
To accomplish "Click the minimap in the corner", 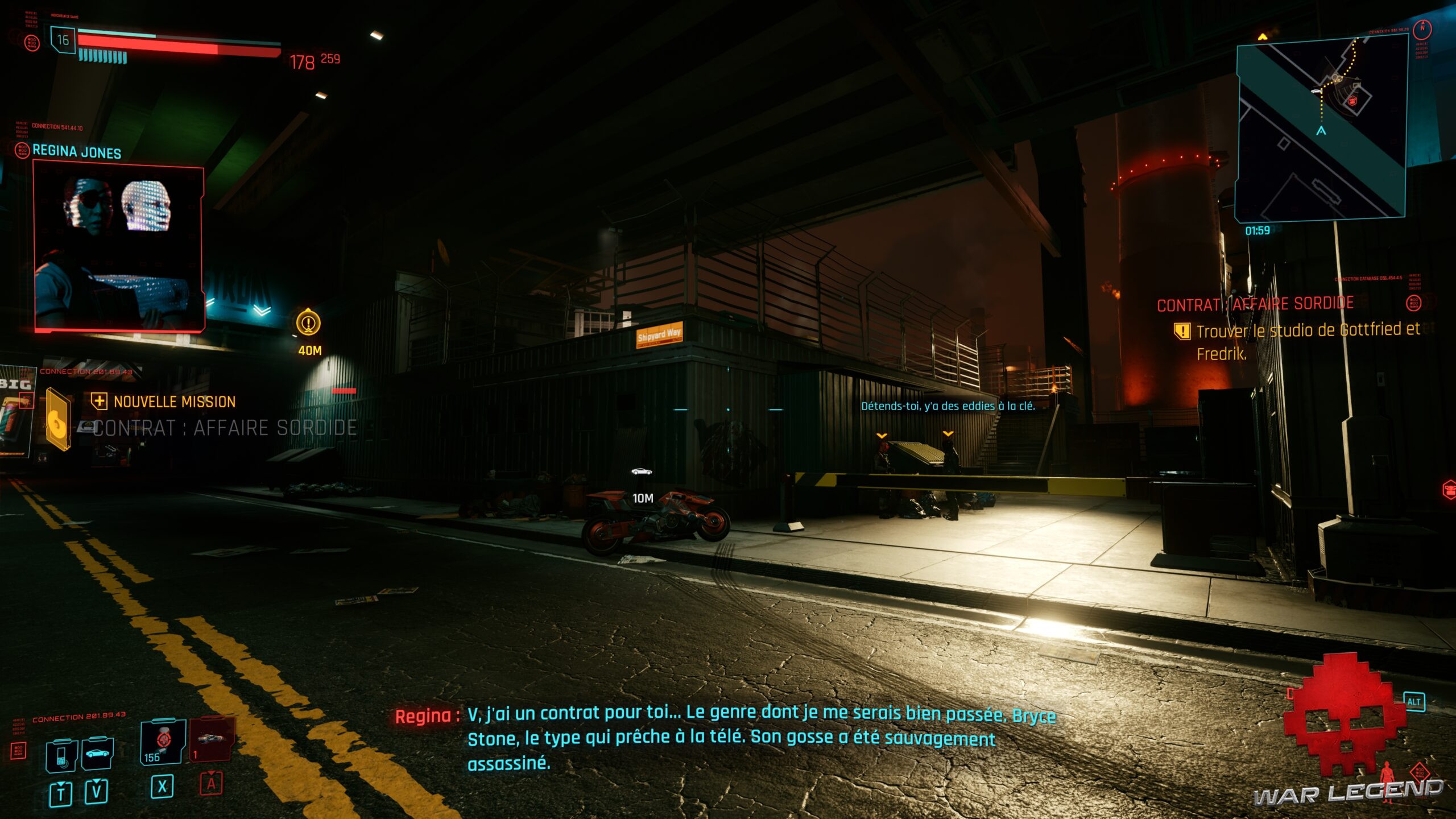I will click(1321, 129).
